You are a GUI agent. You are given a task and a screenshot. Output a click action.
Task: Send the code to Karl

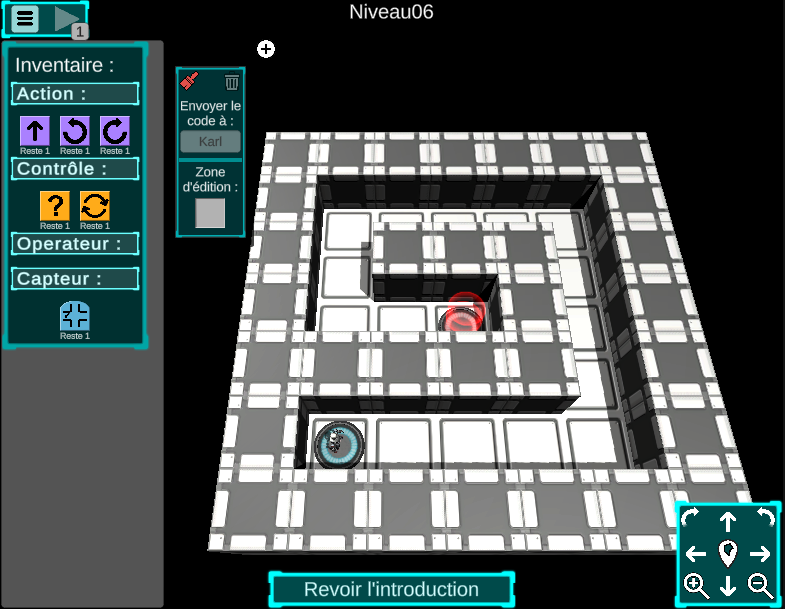pos(210,141)
